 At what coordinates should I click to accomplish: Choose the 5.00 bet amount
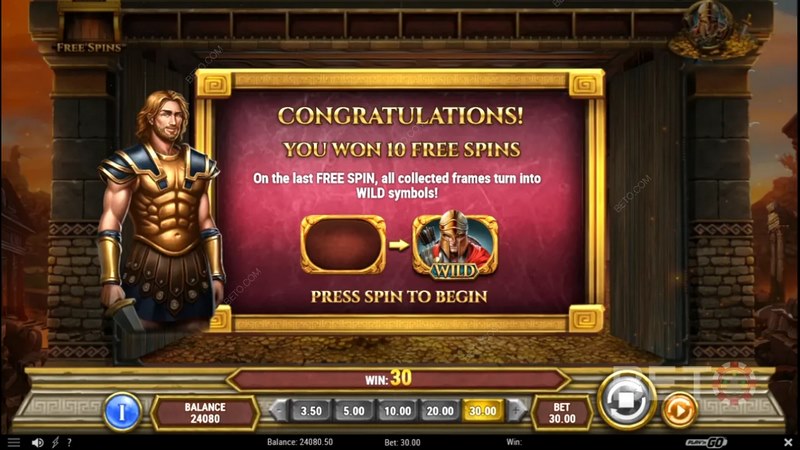[x=353, y=410]
